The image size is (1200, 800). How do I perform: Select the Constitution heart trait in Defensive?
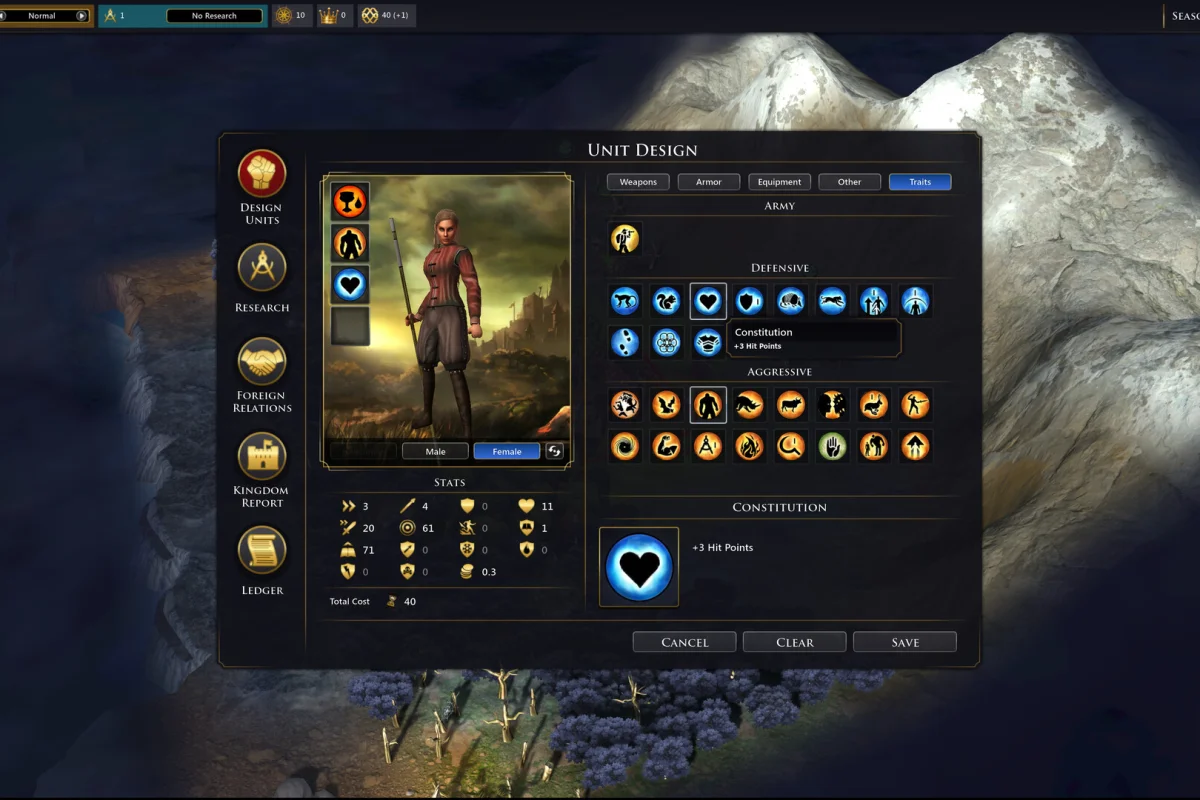[x=708, y=301]
